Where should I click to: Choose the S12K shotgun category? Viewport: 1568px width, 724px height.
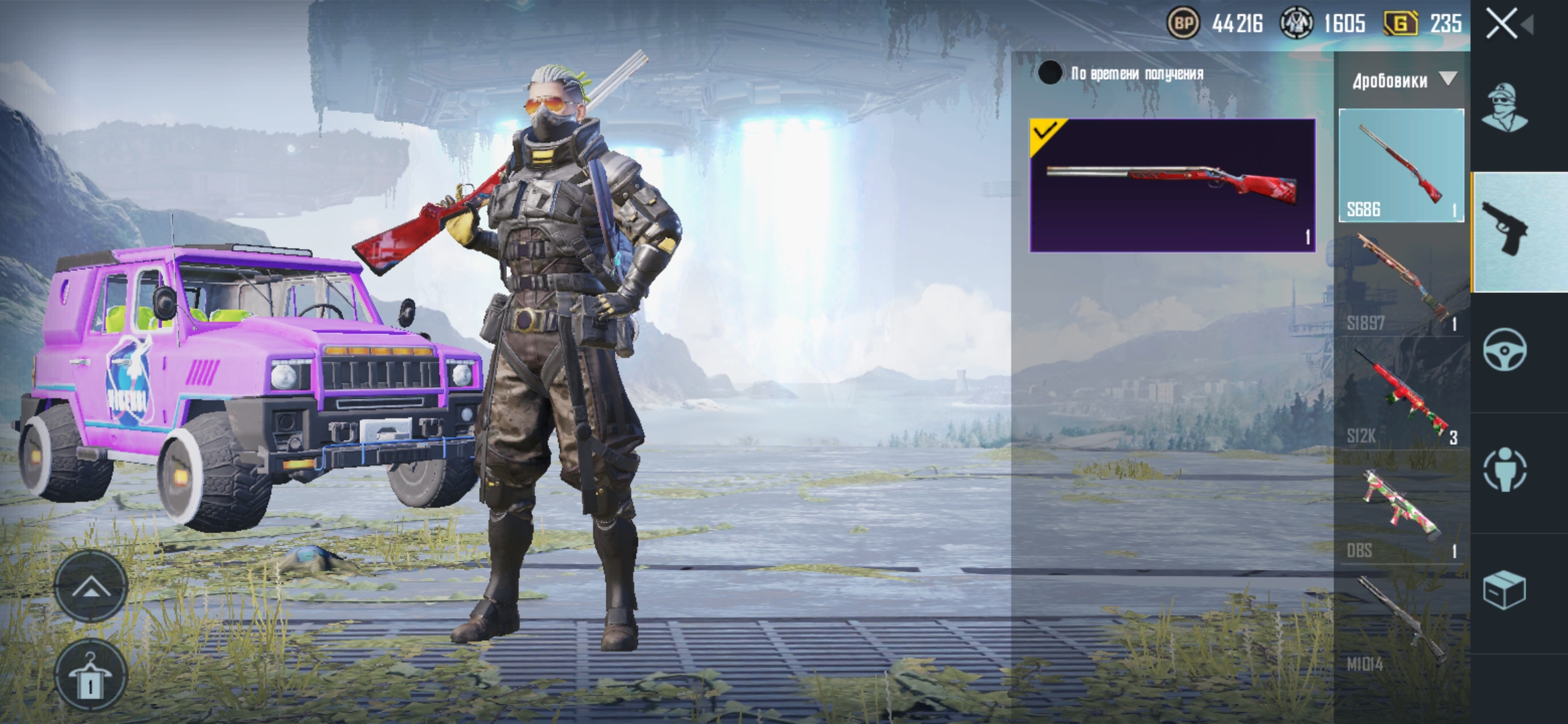pyautogui.click(x=1401, y=396)
